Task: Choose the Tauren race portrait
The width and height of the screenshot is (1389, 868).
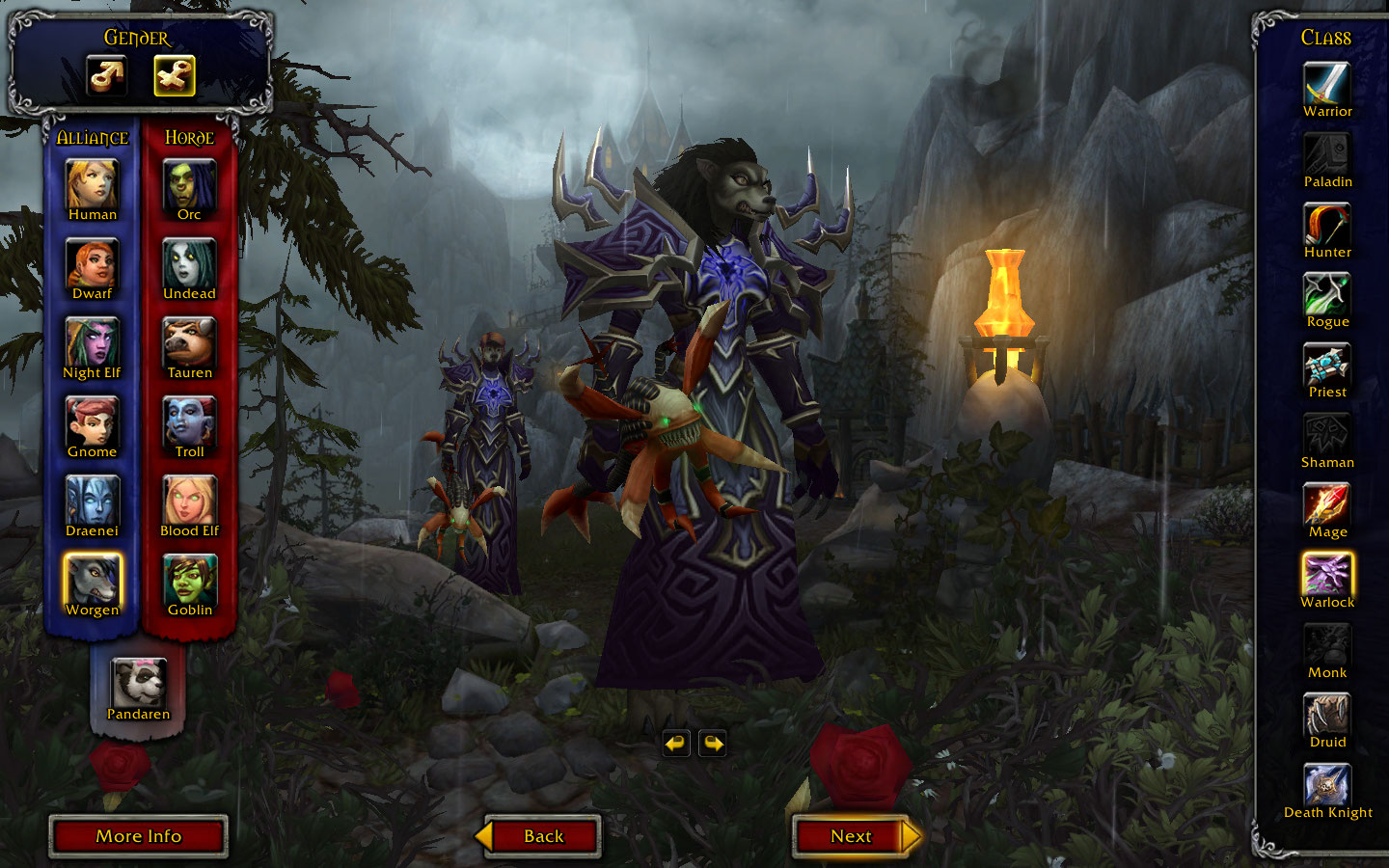Action: click(x=189, y=342)
